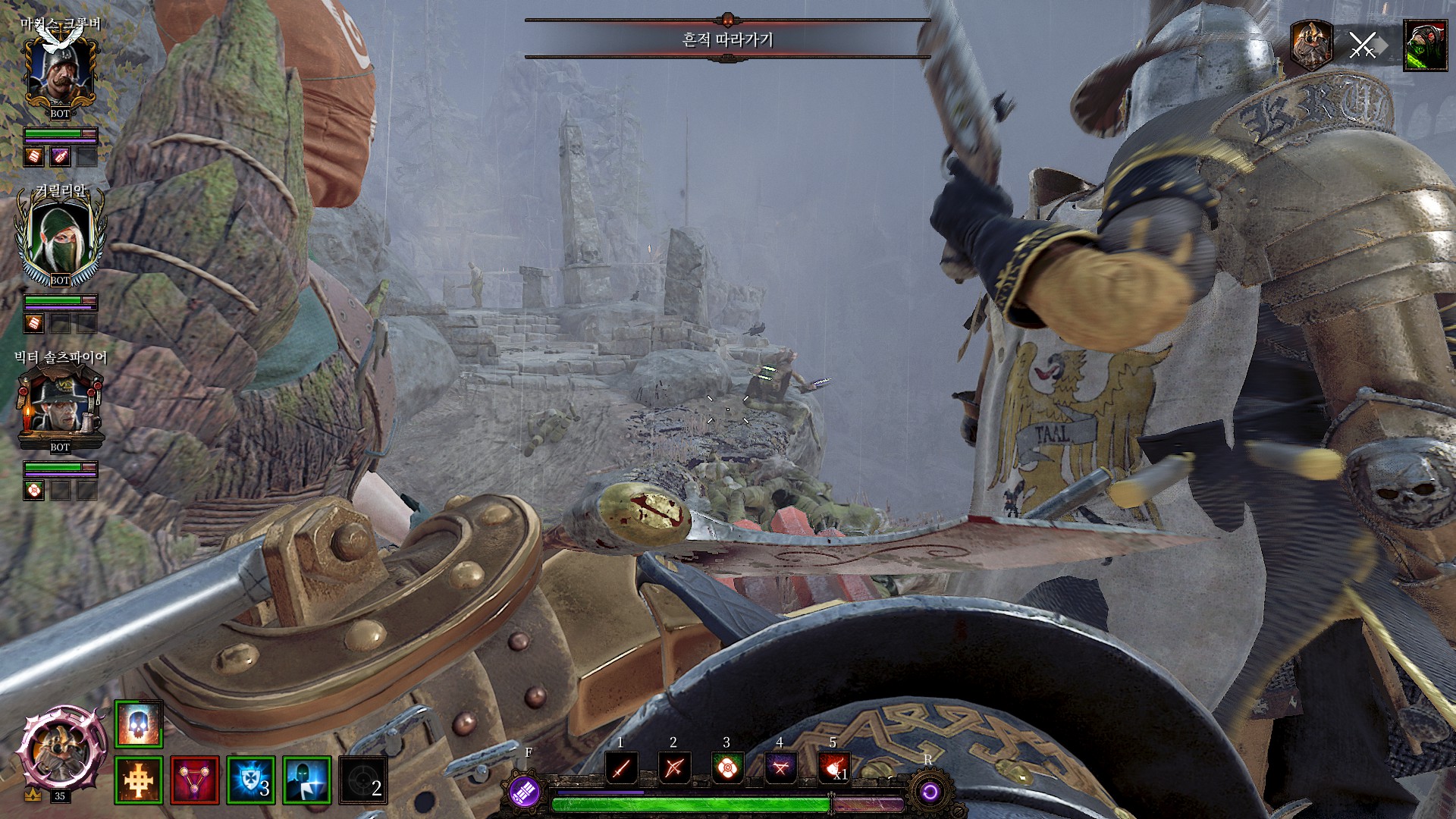The height and width of the screenshot is (819, 1456).
Task: Equip the ranged bow in slot 2
Action: point(673,768)
